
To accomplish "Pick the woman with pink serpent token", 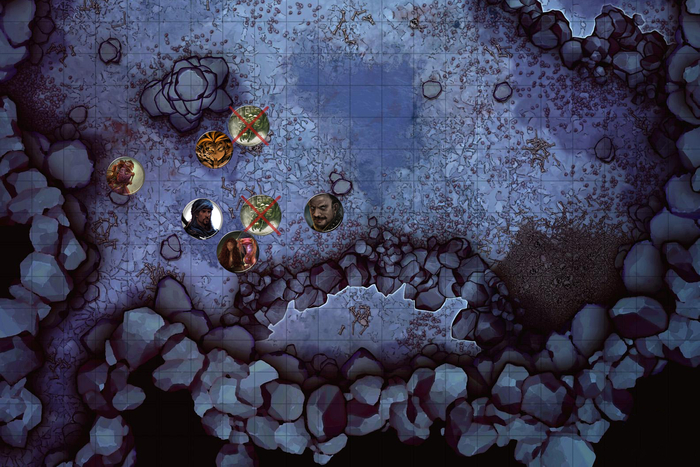I will [237, 251].
